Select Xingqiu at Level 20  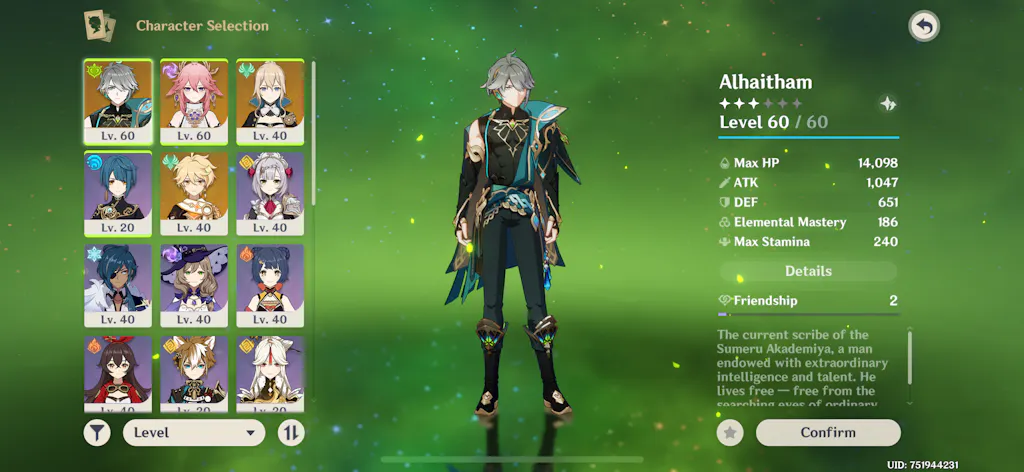point(118,192)
